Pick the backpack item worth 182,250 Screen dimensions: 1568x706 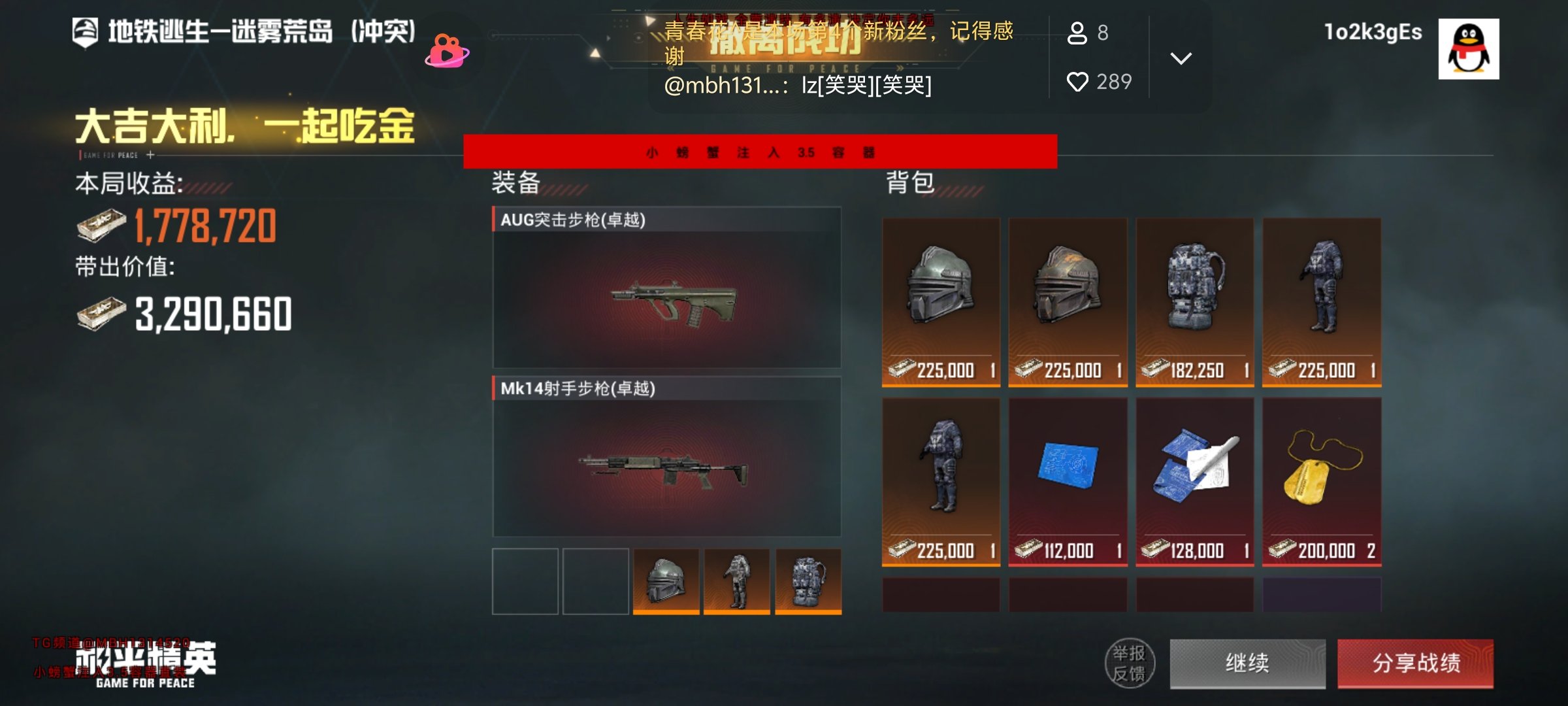coord(1194,301)
